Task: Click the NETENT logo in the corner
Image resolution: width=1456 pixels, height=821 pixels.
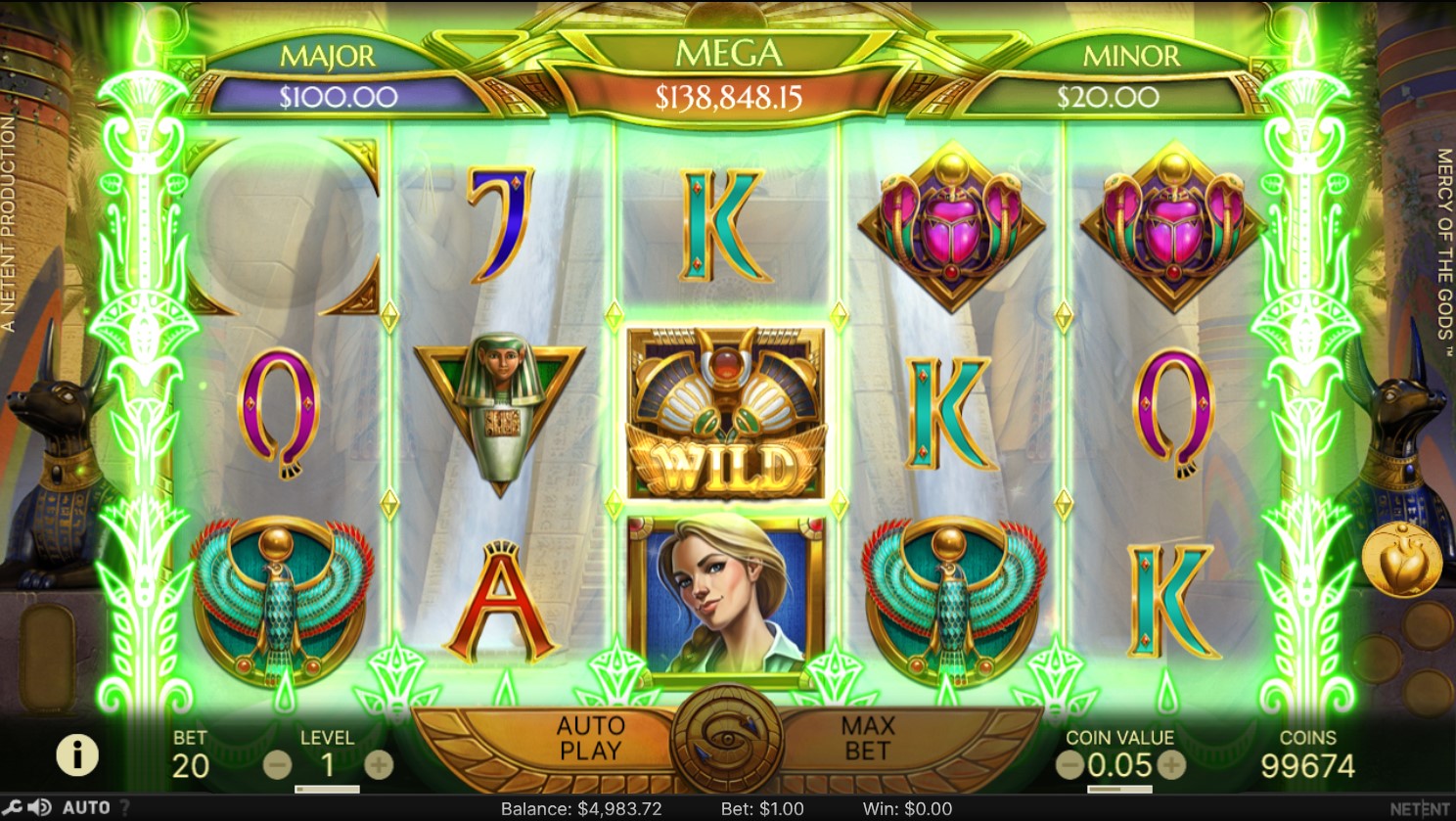Action: (x=1419, y=807)
